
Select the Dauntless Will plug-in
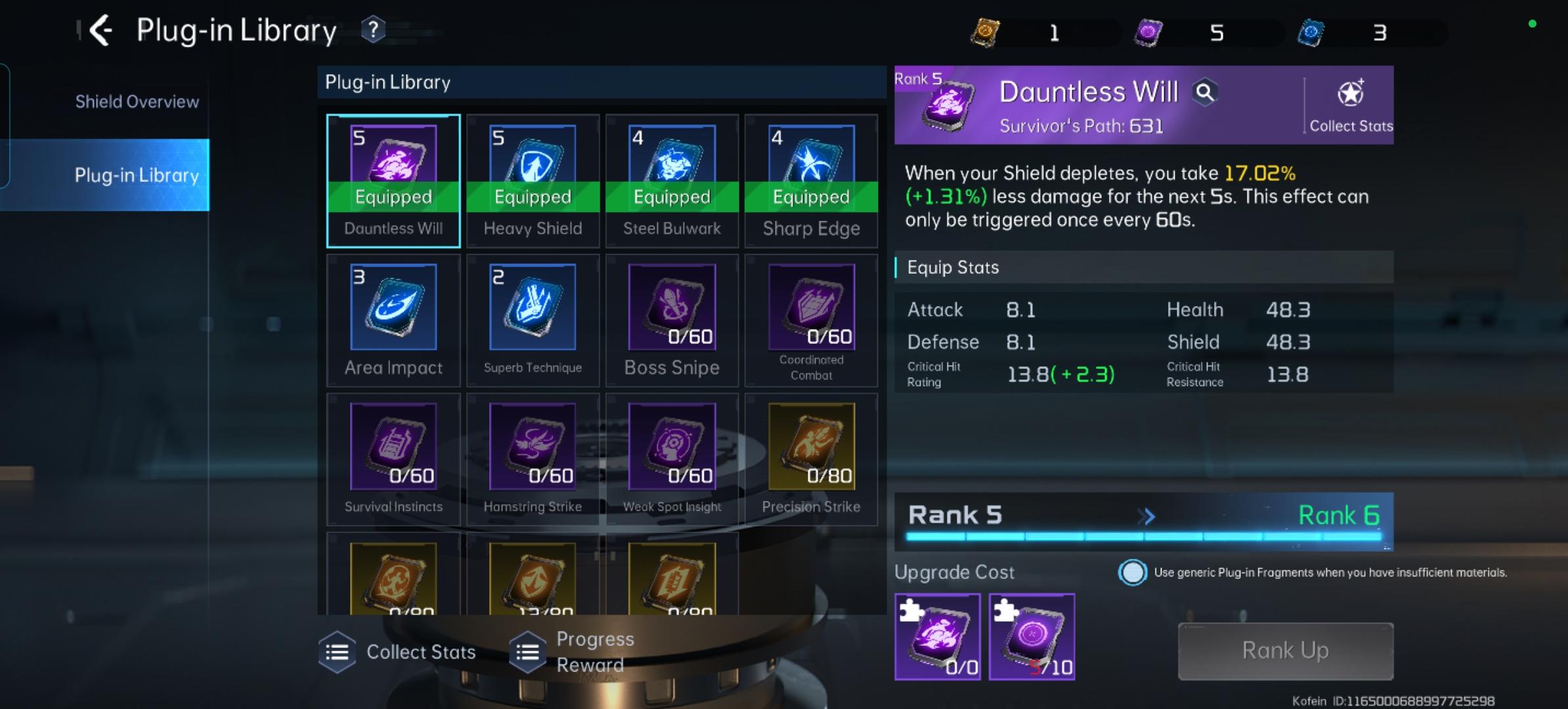[x=393, y=181]
